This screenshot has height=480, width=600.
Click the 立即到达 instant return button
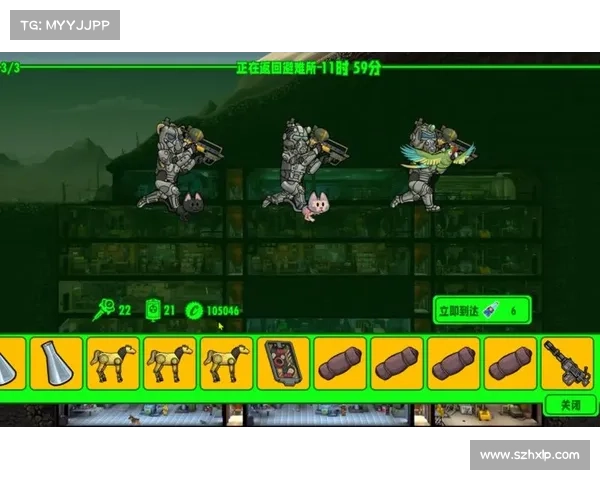[482, 310]
